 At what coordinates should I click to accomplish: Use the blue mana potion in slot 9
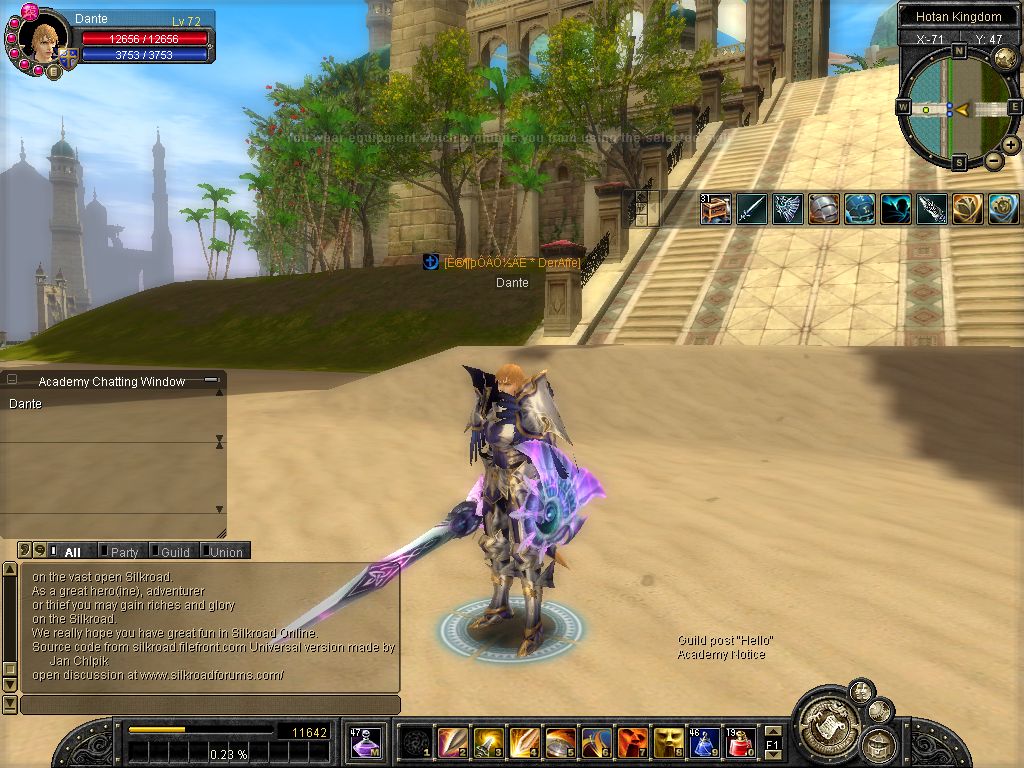(x=705, y=743)
